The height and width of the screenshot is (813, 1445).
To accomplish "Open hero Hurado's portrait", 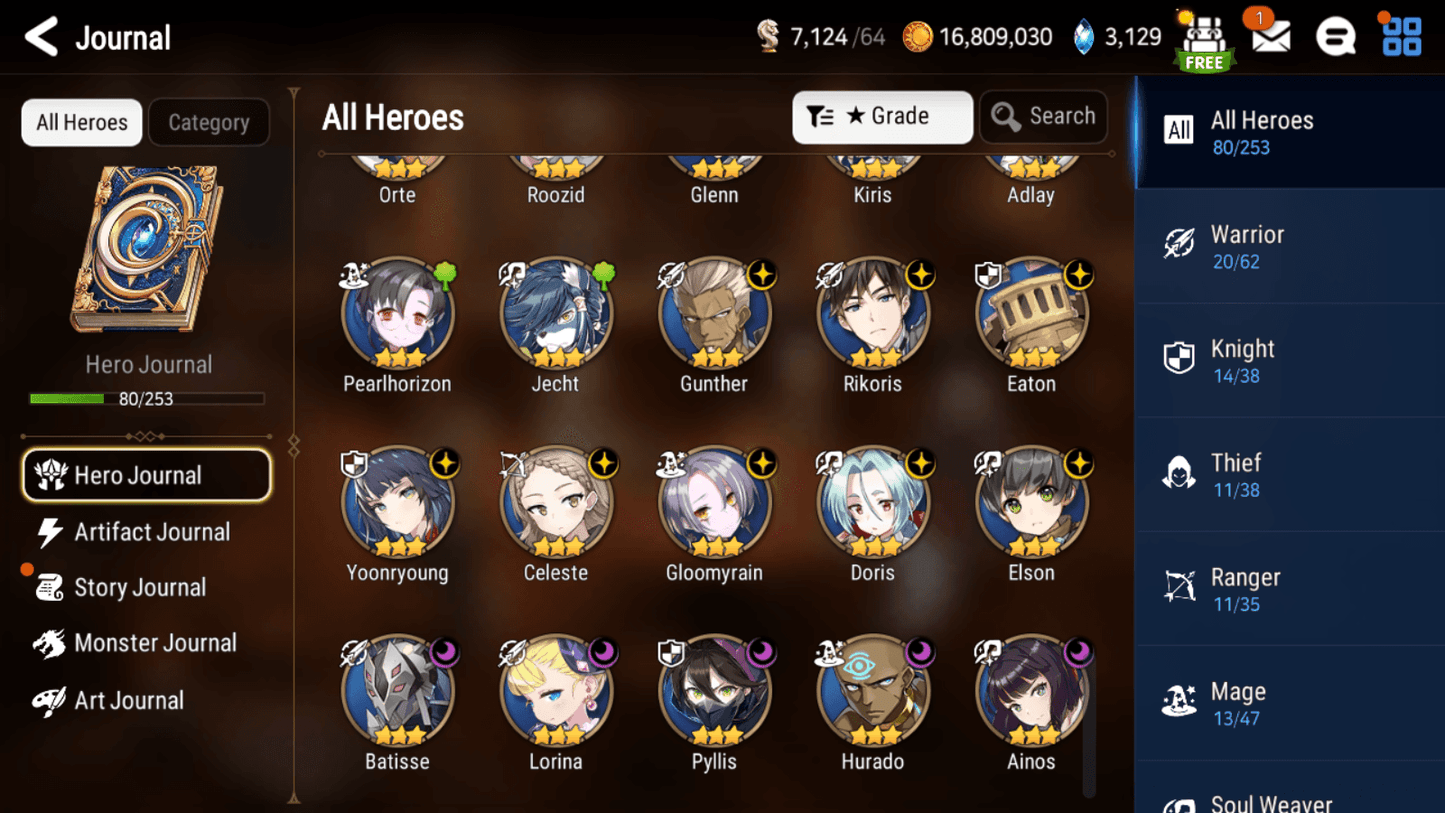I will (873, 692).
